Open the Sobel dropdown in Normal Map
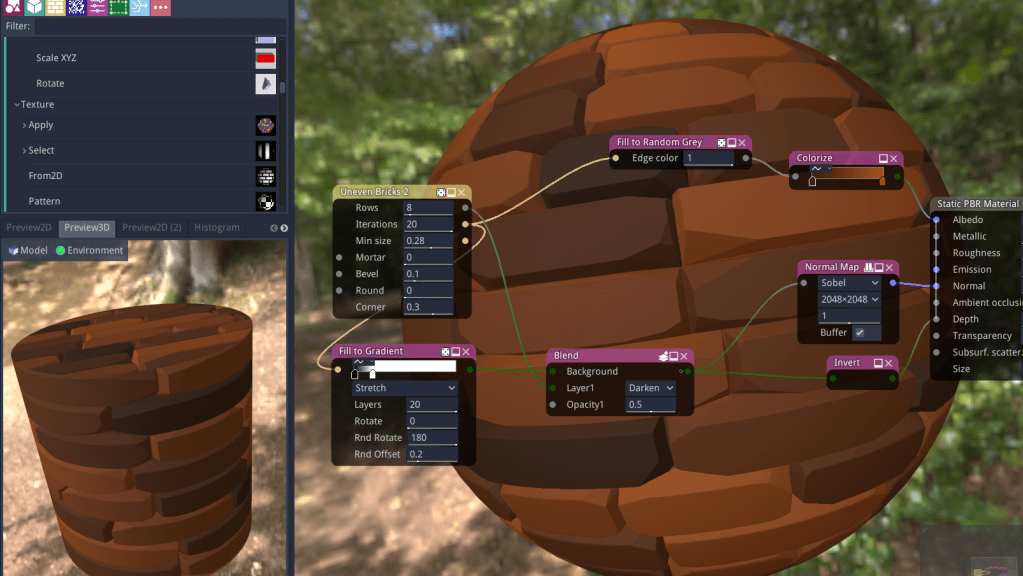 849,283
